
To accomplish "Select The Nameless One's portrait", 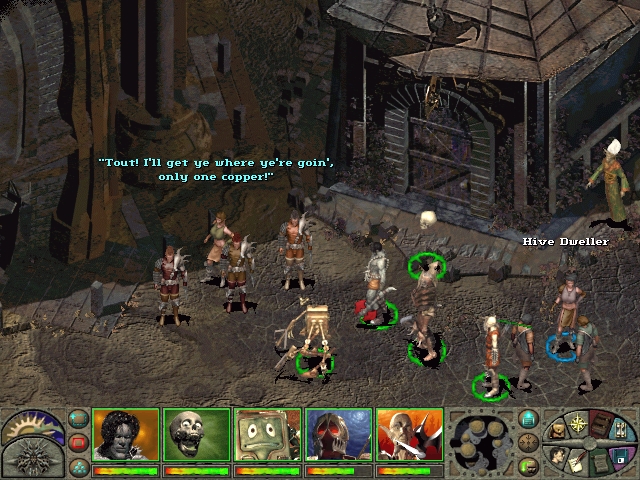I will click(x=126, y=435).
